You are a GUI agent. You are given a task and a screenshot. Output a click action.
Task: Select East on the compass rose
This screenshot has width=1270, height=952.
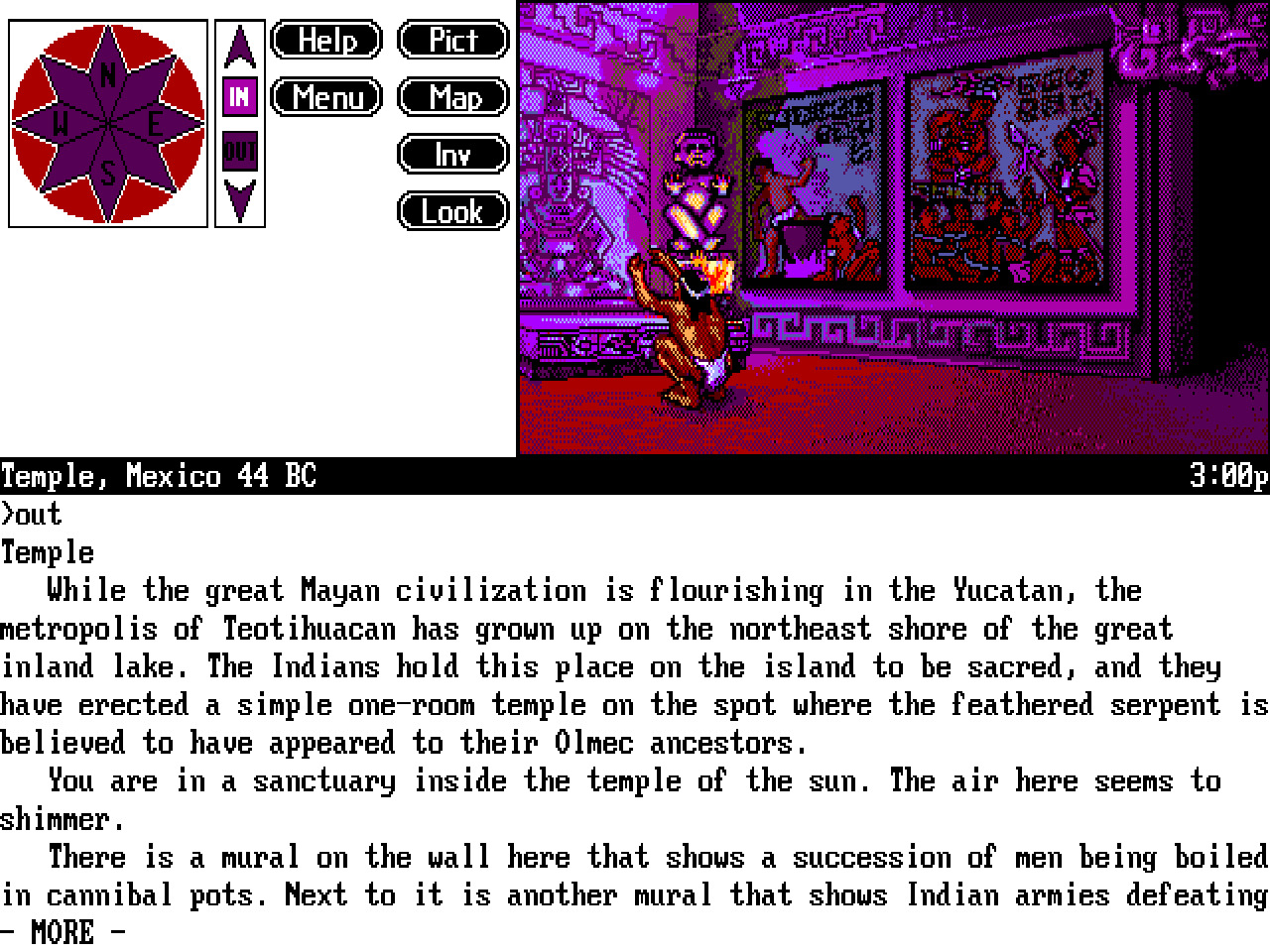coord(154,122)
